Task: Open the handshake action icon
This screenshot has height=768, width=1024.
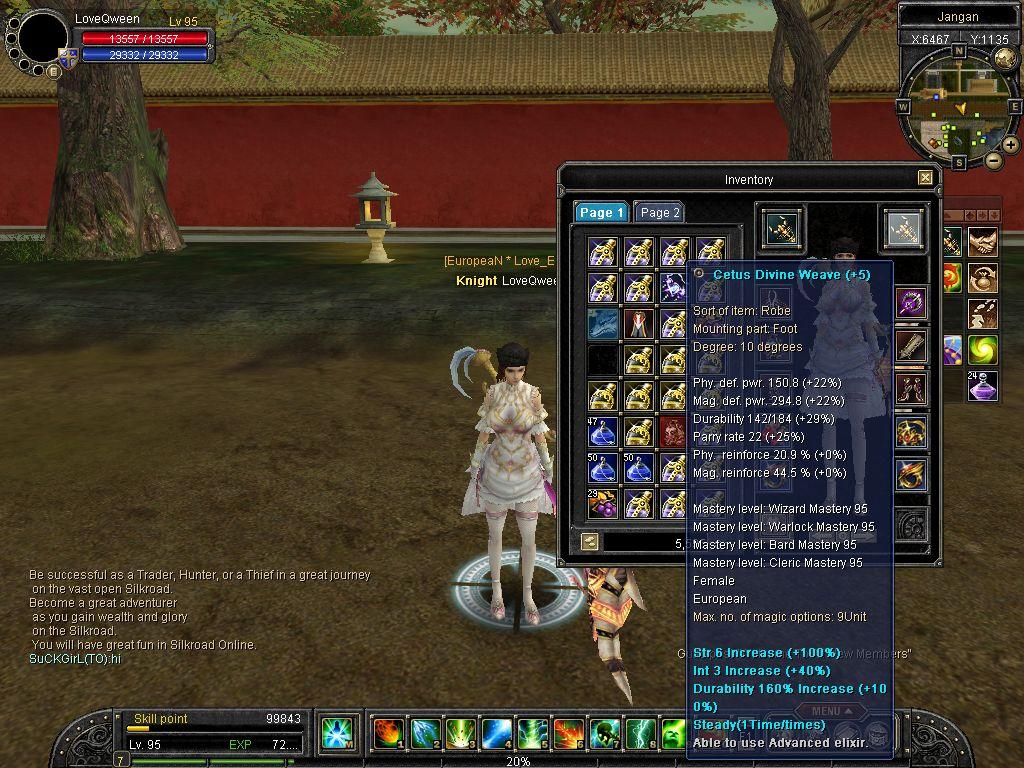Action: click(982, 242)
